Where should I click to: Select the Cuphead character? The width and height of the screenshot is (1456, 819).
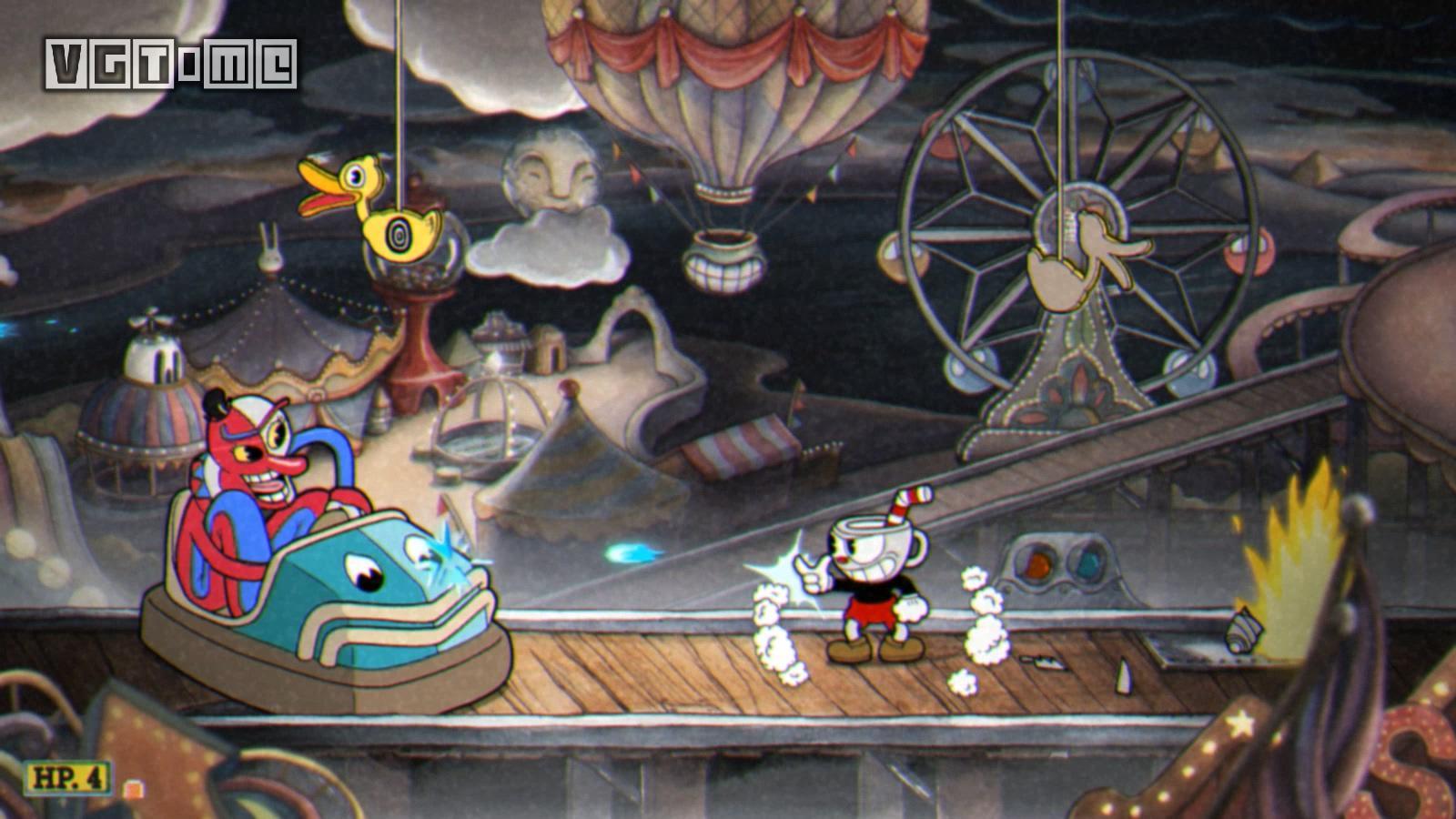click(869, 573)
